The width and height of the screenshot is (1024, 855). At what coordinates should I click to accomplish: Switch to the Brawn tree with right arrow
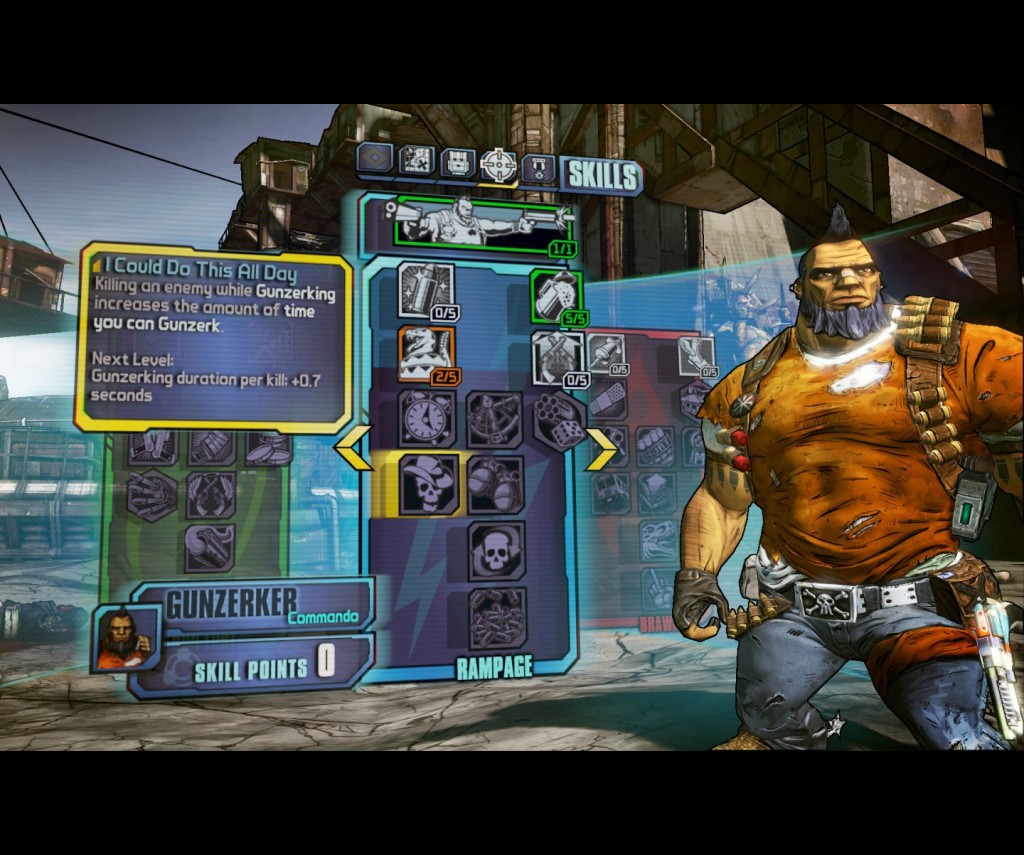coord(599,449)
